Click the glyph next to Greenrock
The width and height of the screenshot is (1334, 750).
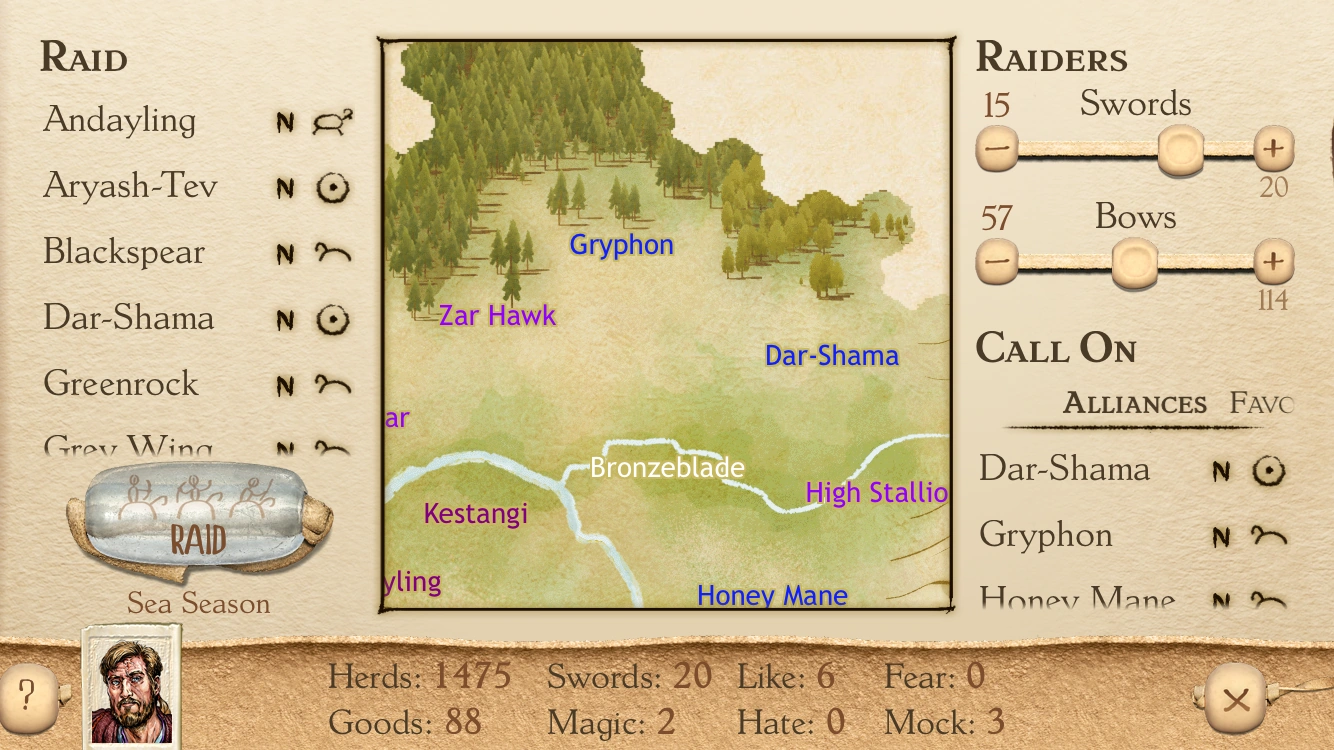pos(333,385)
